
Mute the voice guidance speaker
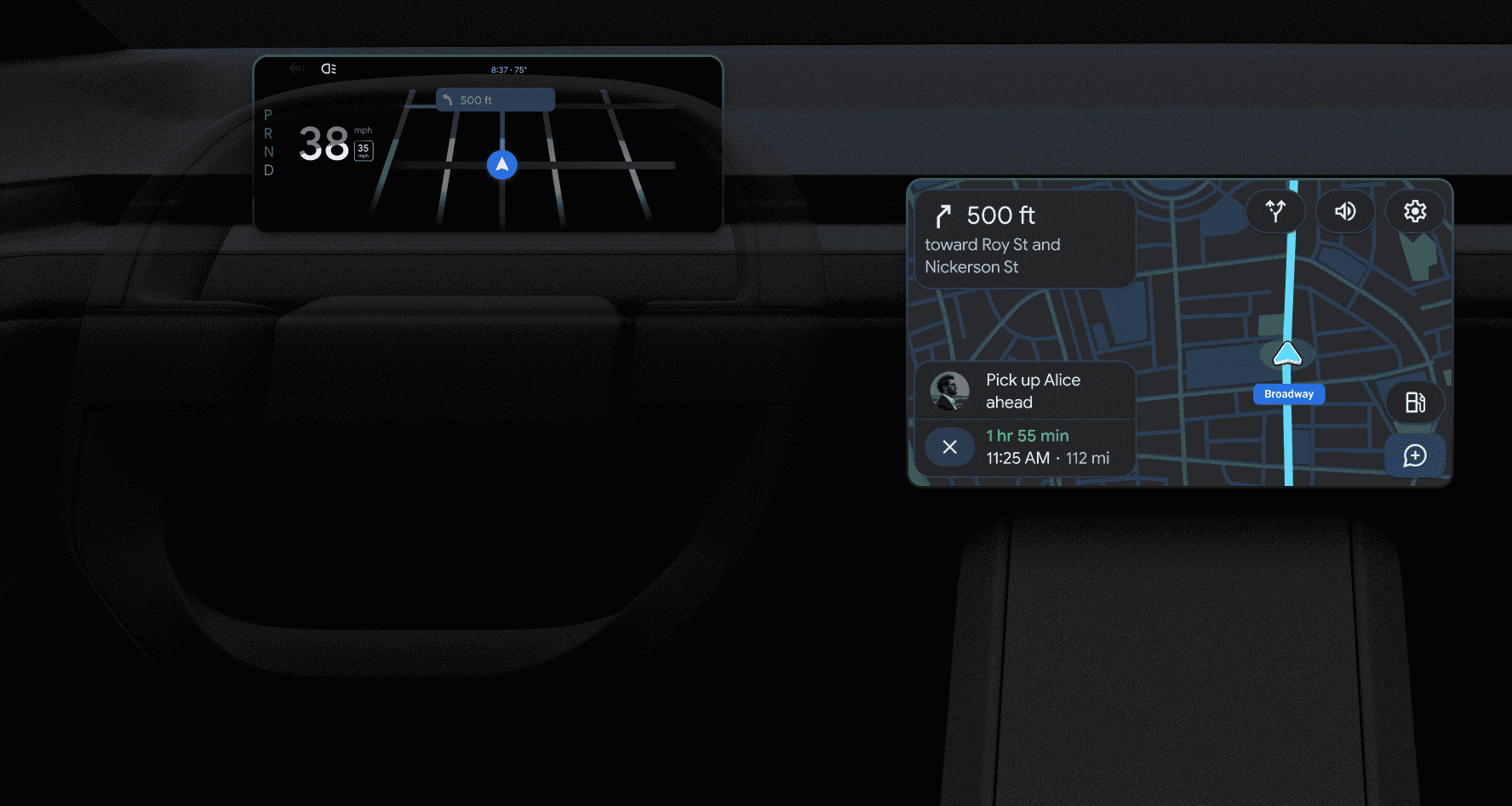point(1344,211)
